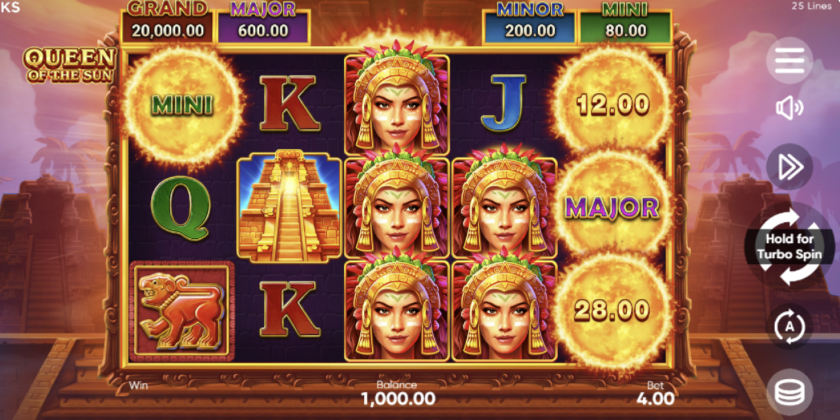Open bet settings with the coins icon

pos(789,392)
